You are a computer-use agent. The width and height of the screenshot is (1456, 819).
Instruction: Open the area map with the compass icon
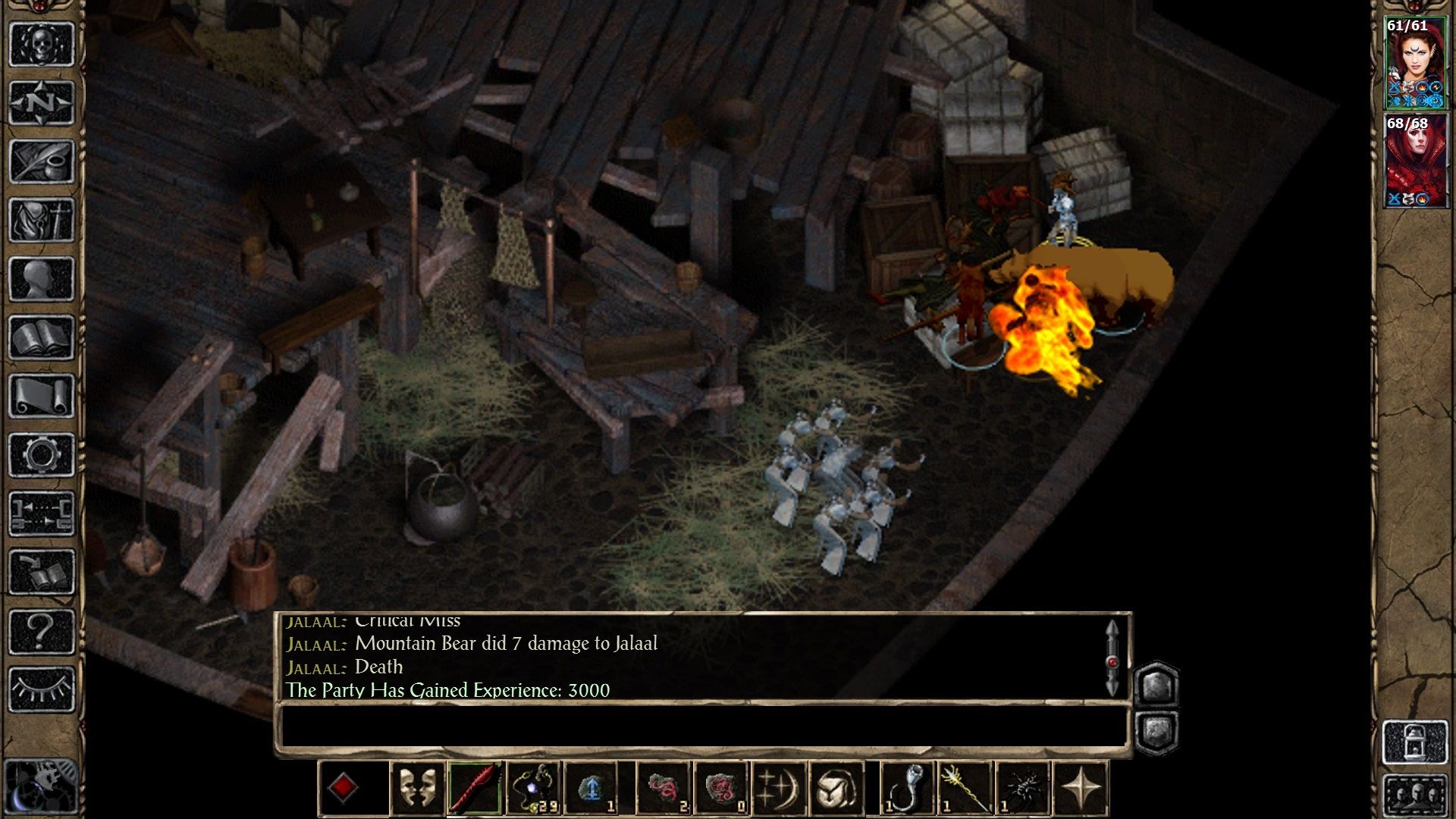(x=42, y=100)
